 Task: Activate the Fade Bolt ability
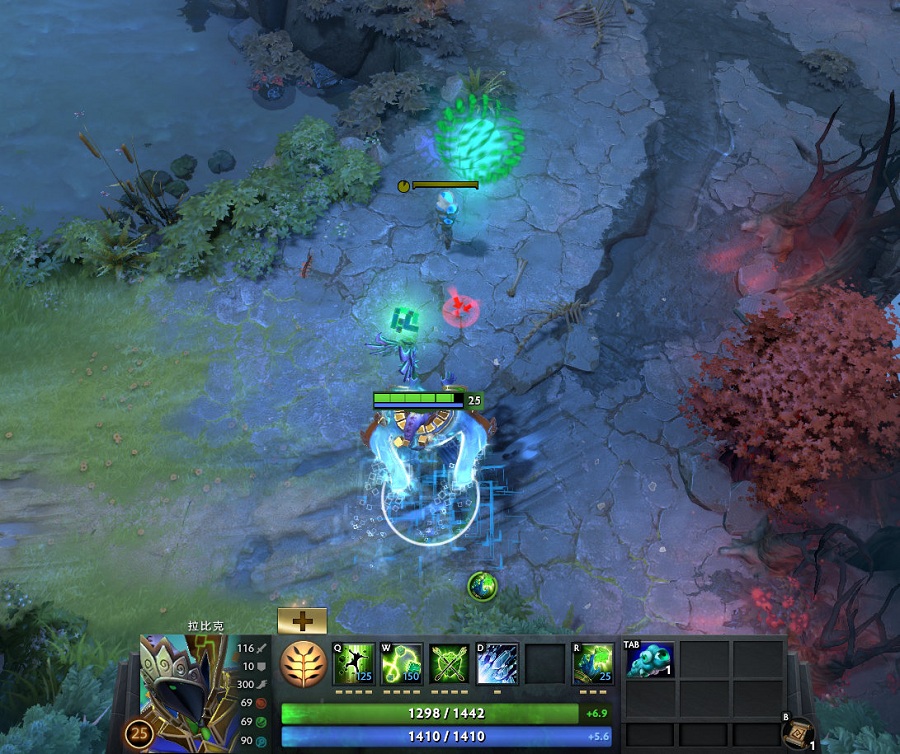point(402,663)
